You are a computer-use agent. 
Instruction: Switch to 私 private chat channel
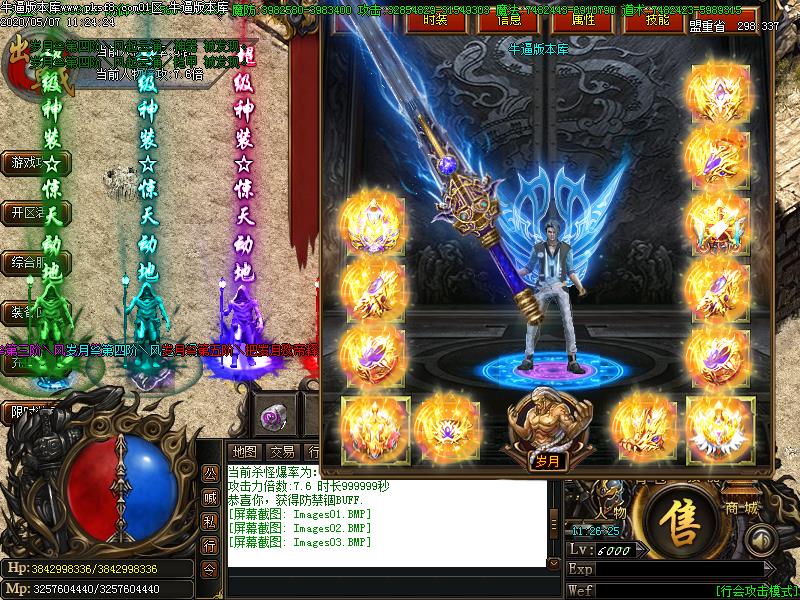coord(210,521)
